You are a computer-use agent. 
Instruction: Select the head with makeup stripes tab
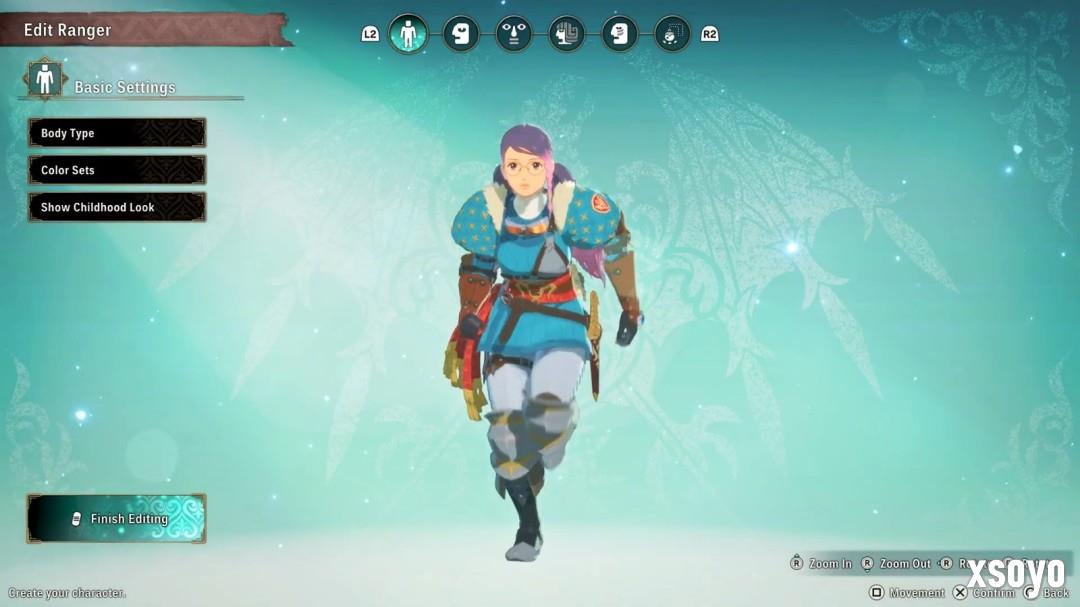(620, 34)
